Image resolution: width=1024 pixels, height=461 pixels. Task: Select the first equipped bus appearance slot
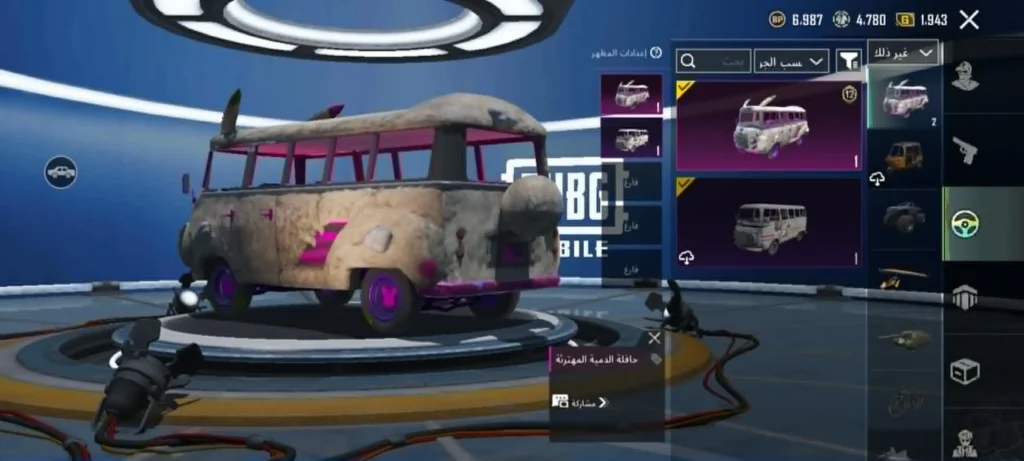click(631, 95)
